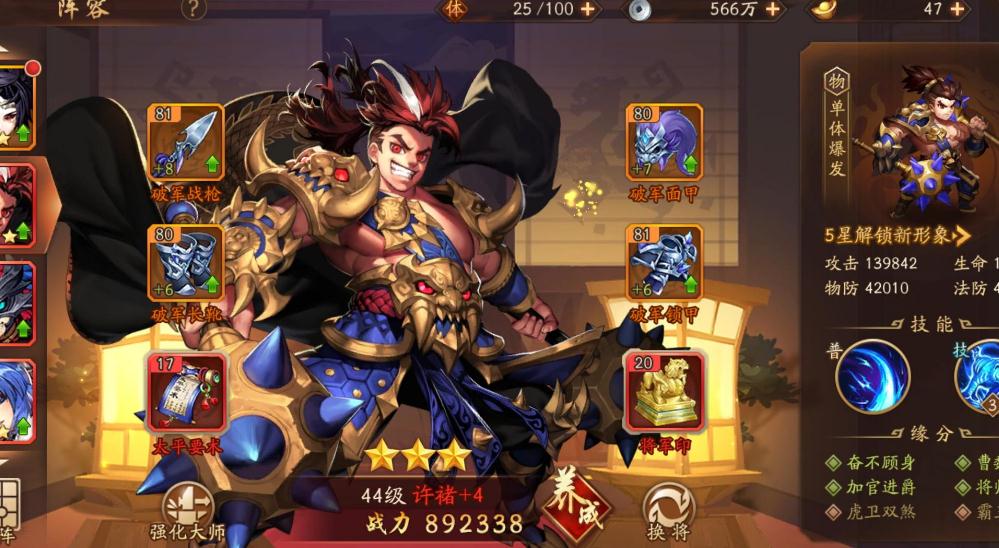Add silver coins with the plus button

(770, 9)
